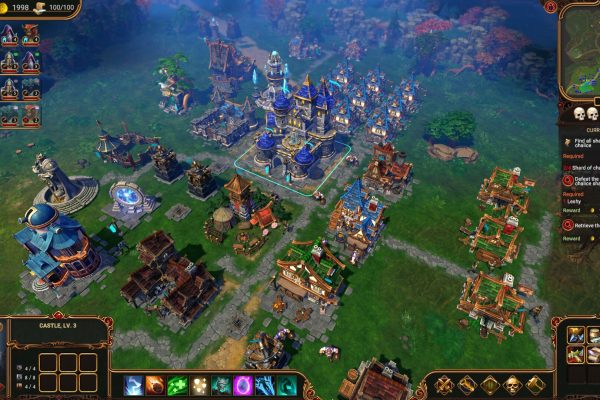600x400 pixels.
Task: Cast the ice shards spell
Action: pos(264,385)
